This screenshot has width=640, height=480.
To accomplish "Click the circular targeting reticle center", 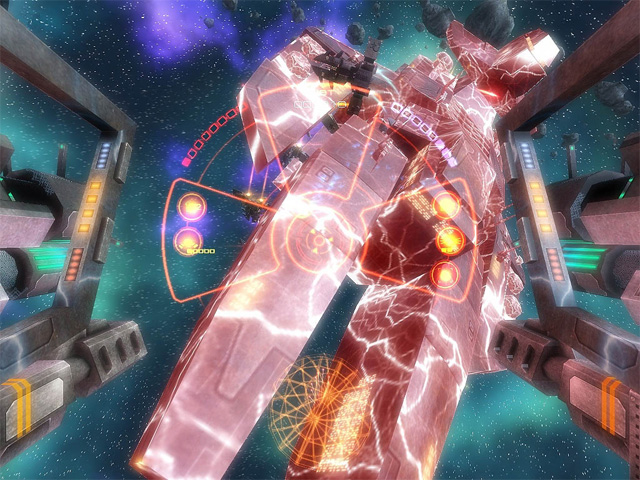I will click(318, 241).
